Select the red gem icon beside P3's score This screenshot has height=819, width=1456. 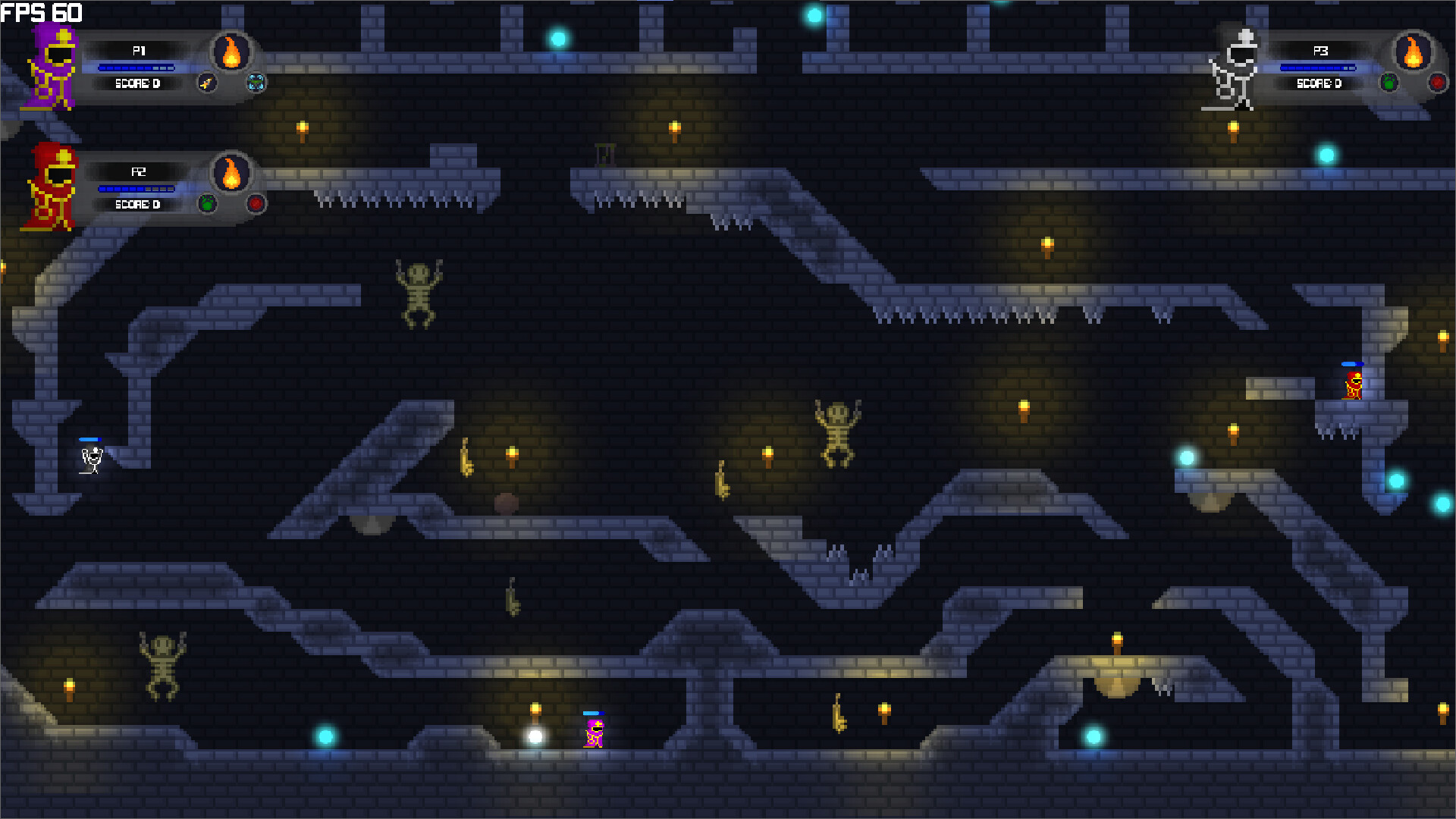1438,83
